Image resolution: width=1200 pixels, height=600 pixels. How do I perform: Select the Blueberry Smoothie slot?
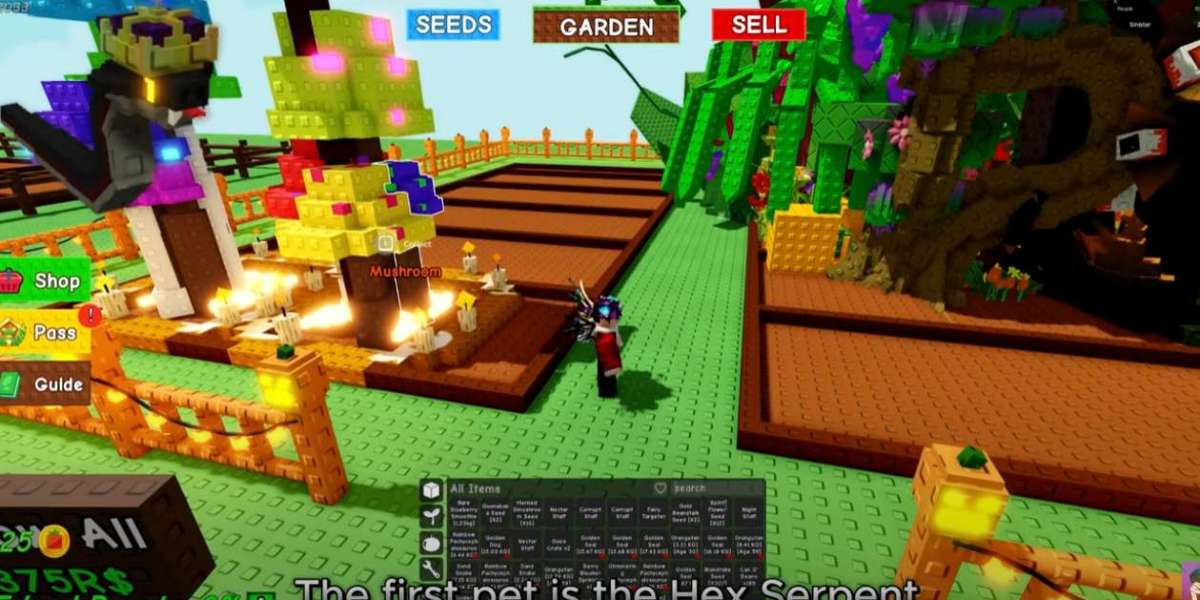[464, 513]
